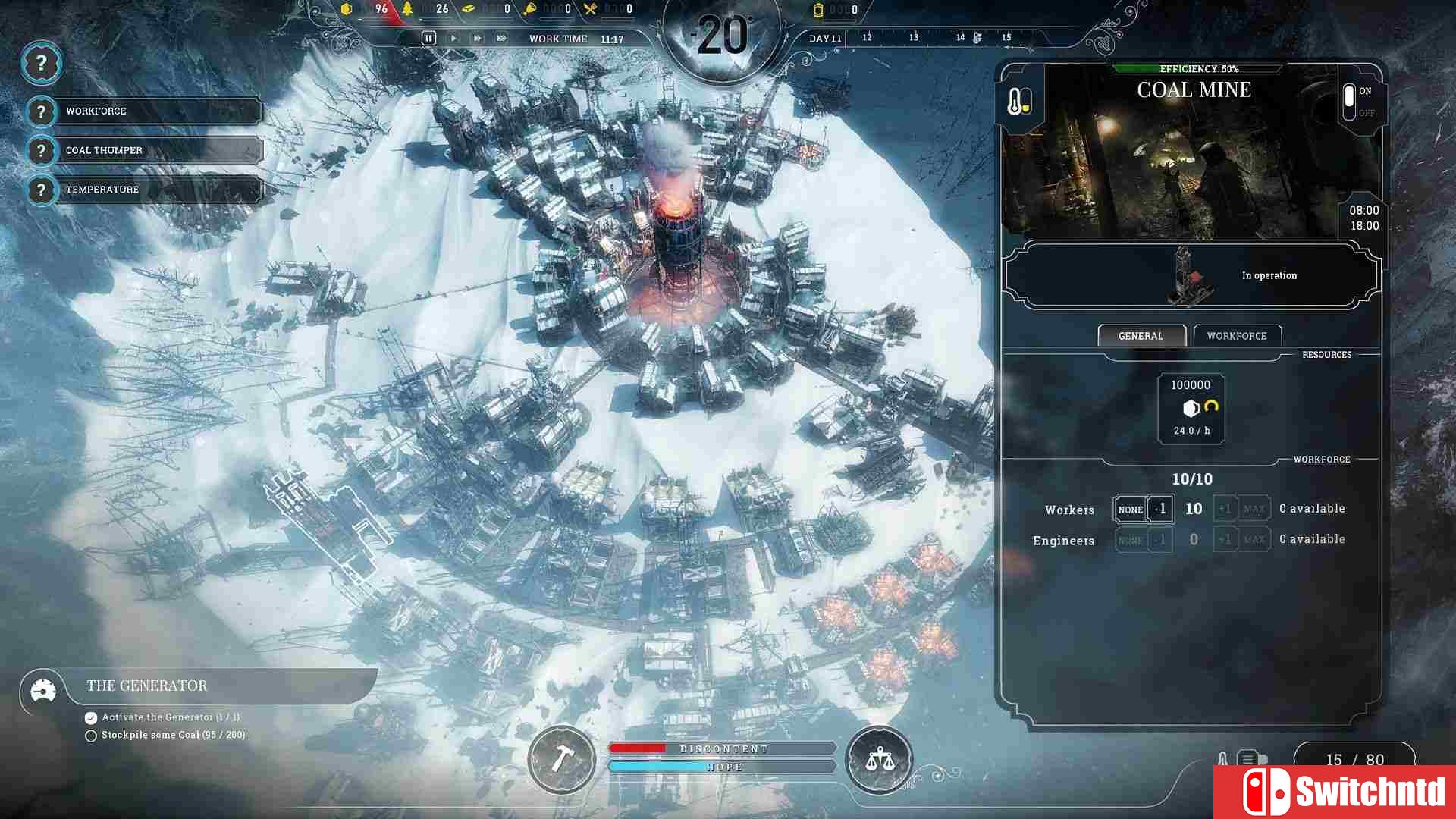Check off the Stockpile some Coal objective
This screenshot has width=1456, height=819.
[90, 735]
